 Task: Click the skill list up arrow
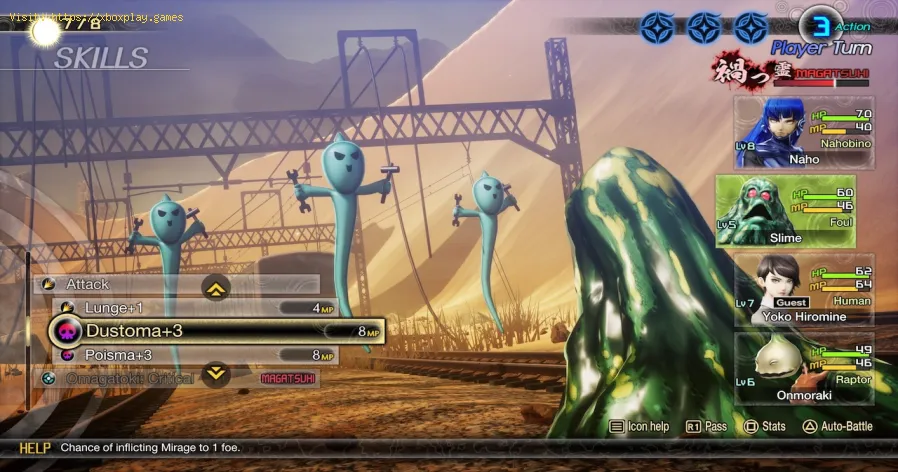point(217,288)
